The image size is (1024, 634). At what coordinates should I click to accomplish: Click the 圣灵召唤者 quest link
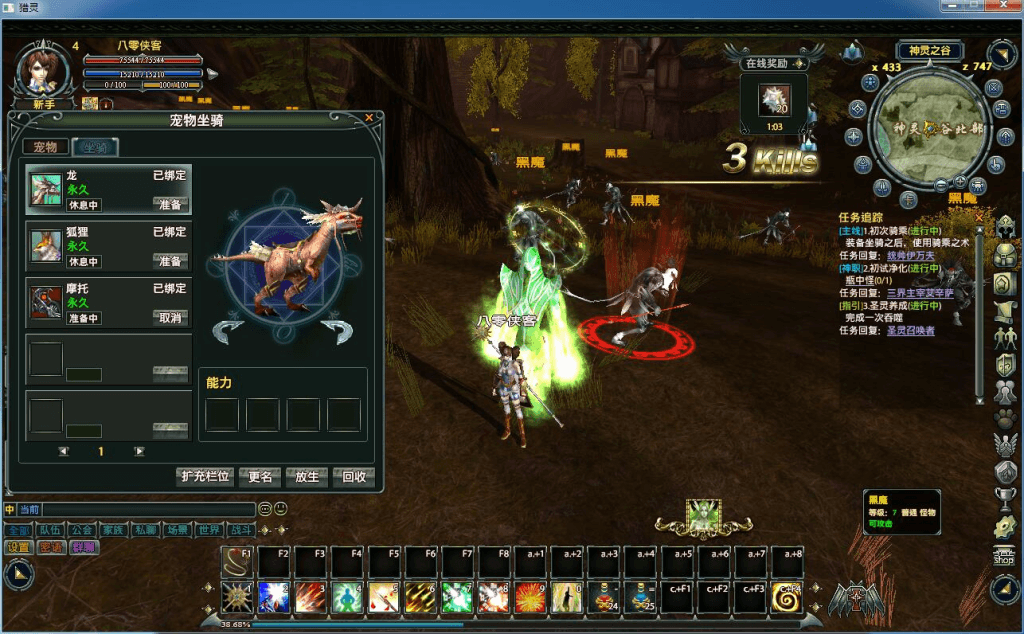(910, 330)
